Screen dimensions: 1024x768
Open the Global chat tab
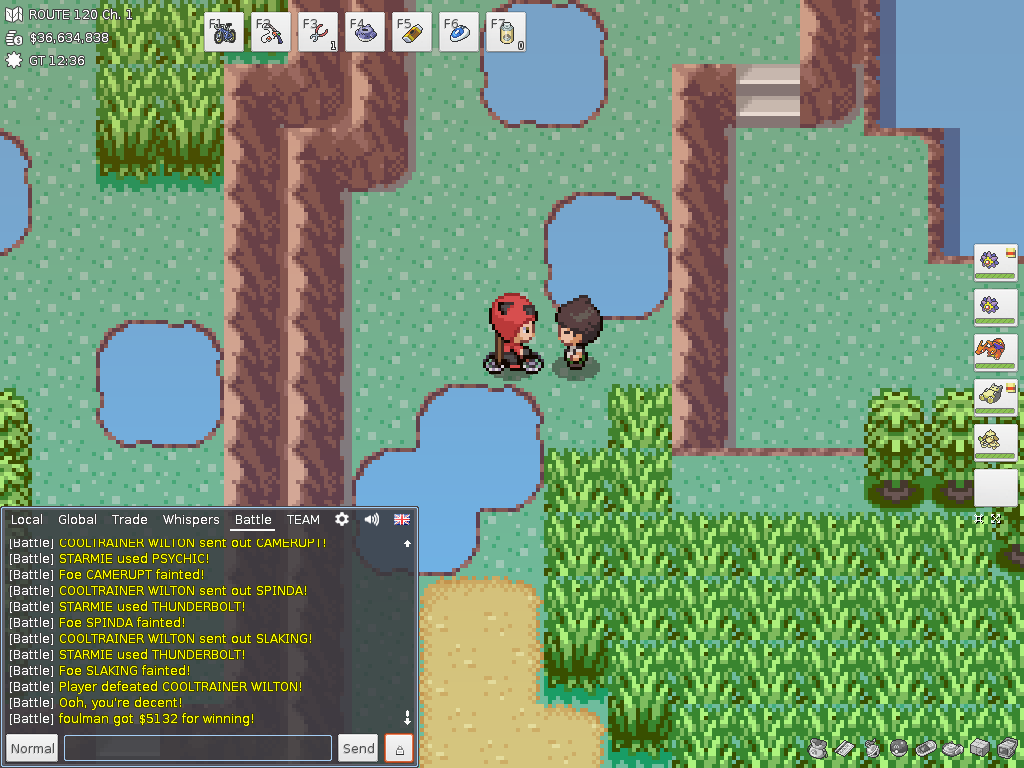(x=77, y=519)
